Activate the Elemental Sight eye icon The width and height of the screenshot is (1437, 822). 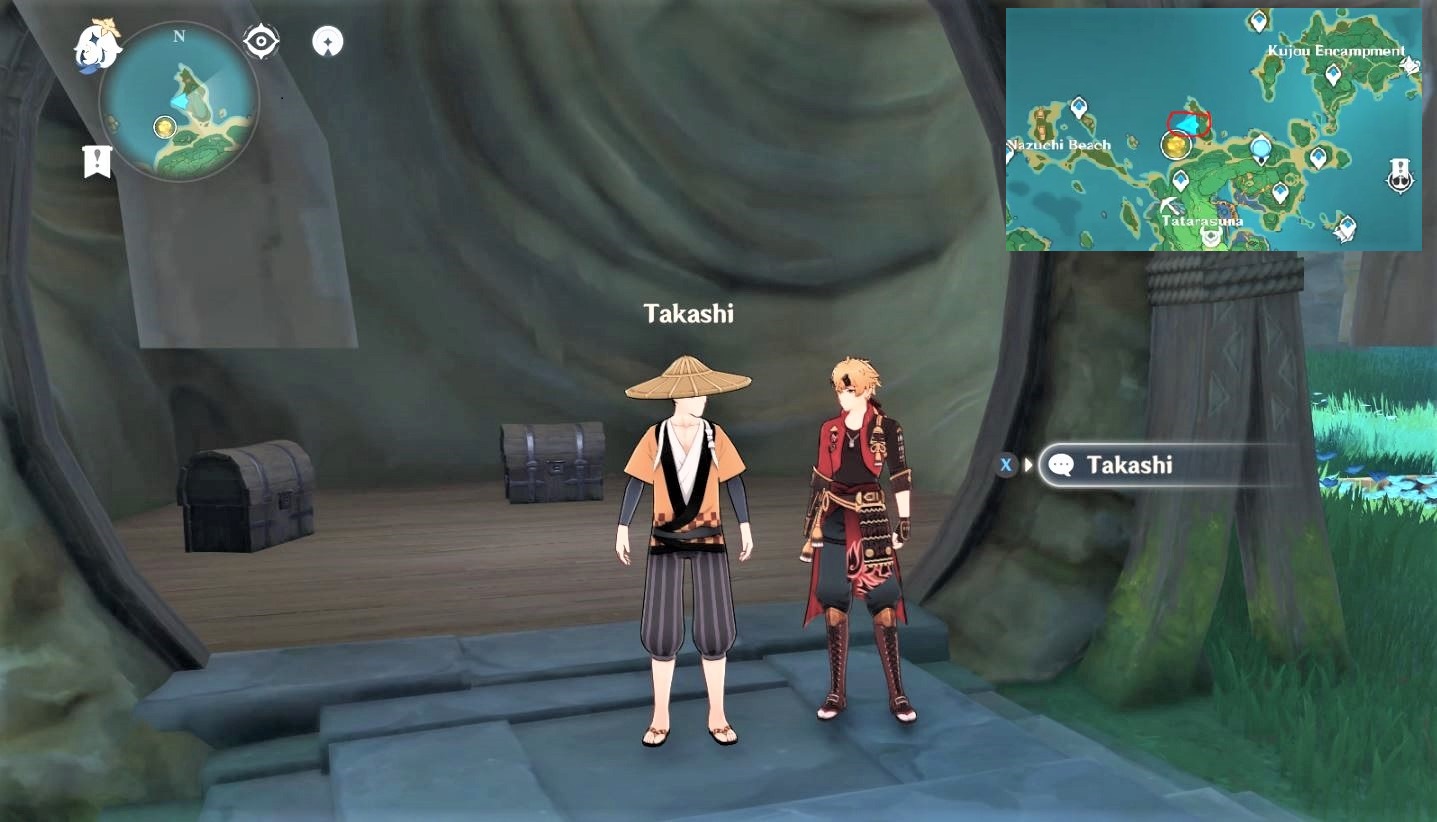pos(259,40)
